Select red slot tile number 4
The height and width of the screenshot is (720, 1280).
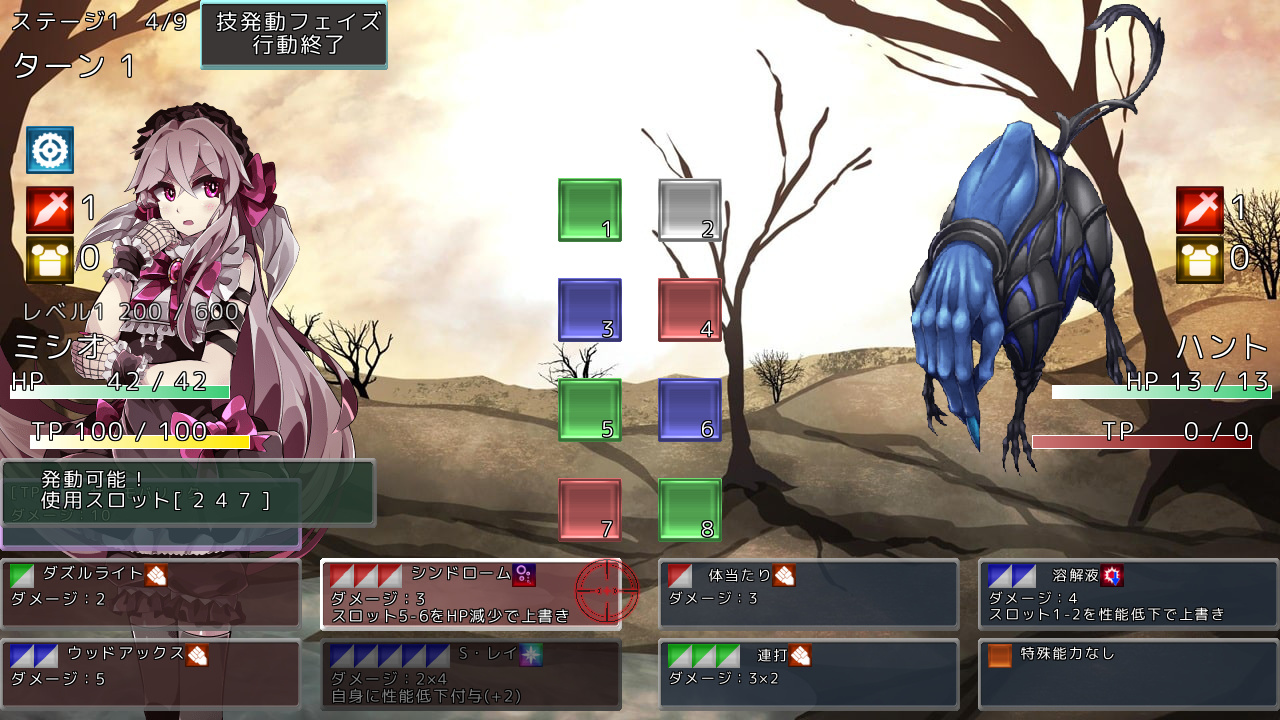pyautogui.click(x=689, y=310)
